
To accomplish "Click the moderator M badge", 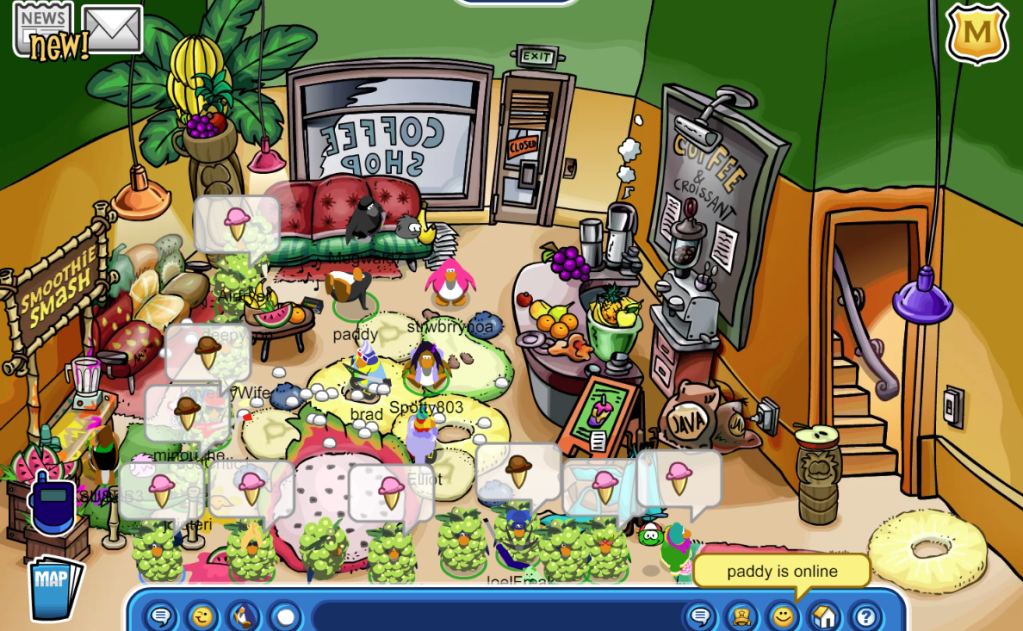I will (x=975, y=33).
